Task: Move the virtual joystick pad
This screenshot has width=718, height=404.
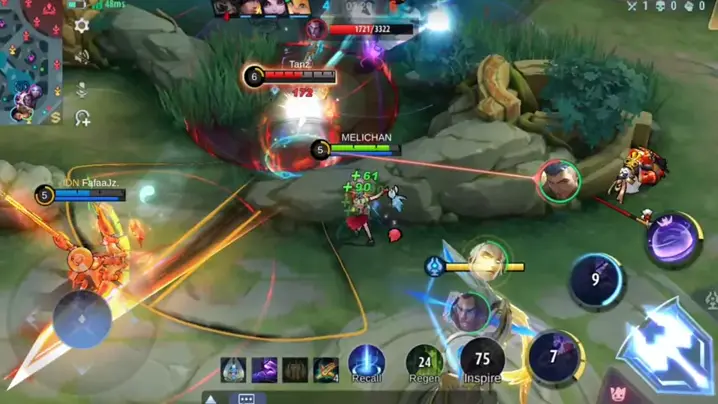Action: (82, 320)
